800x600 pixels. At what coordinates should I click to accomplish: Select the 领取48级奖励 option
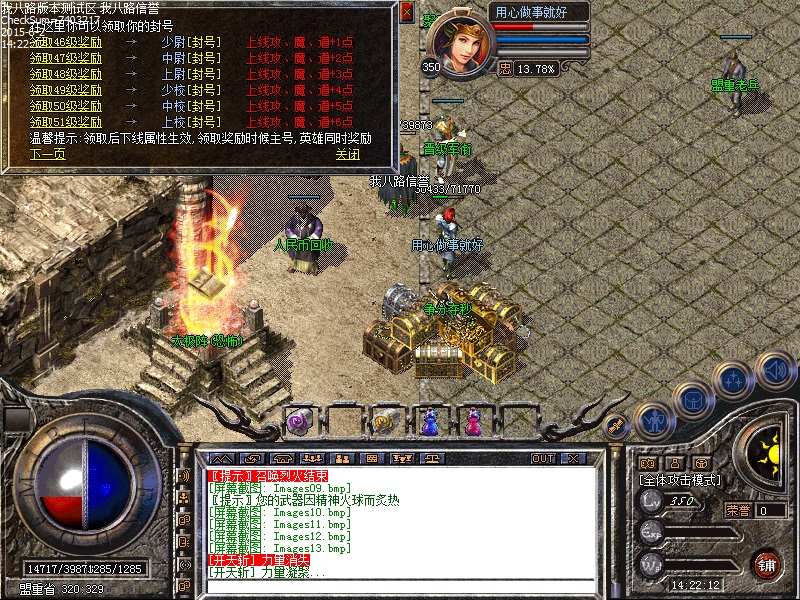coord(66,74)
